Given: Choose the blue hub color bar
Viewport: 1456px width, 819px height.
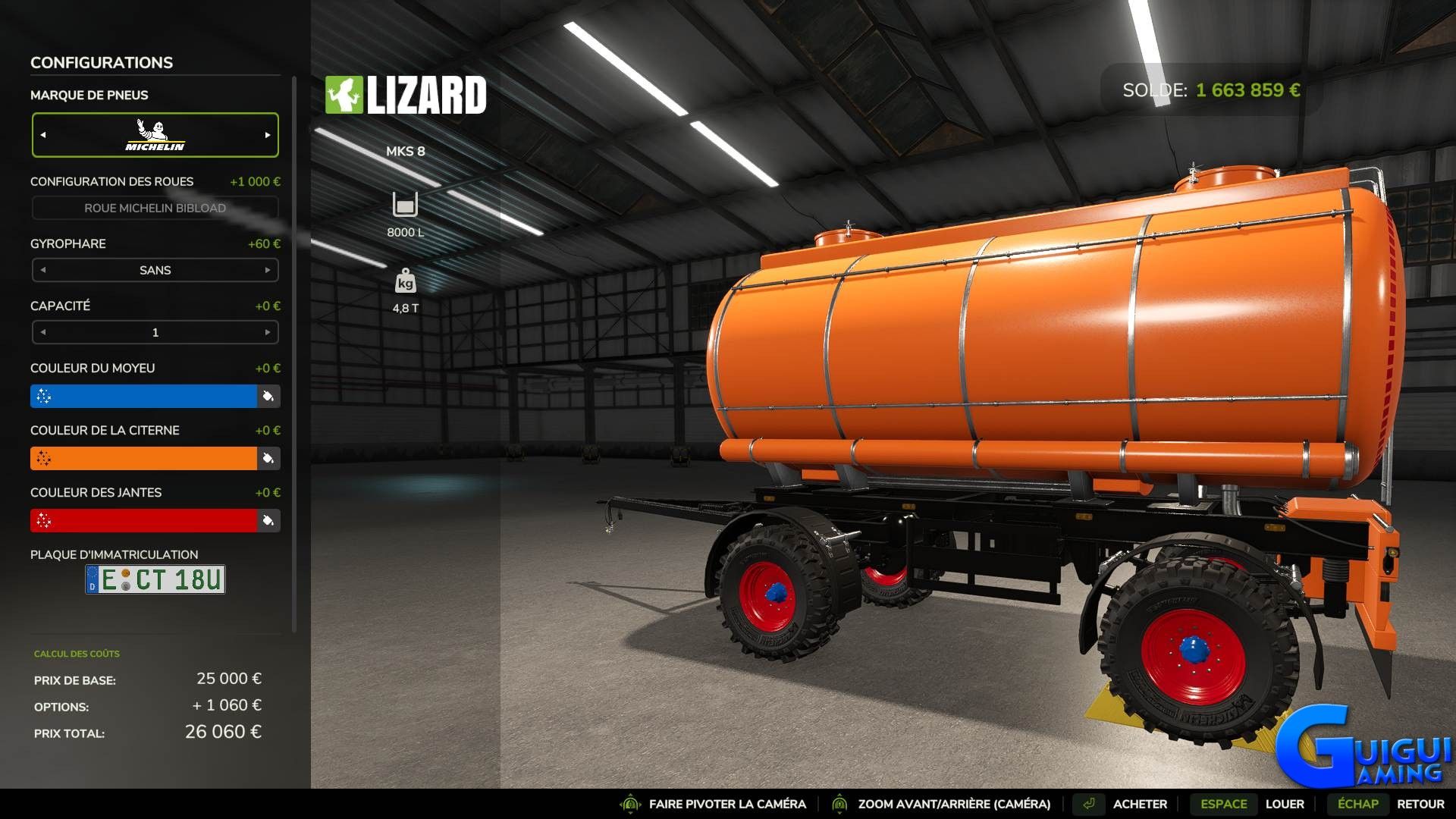Looking at the screenshot, I should (x=143, y=396).
